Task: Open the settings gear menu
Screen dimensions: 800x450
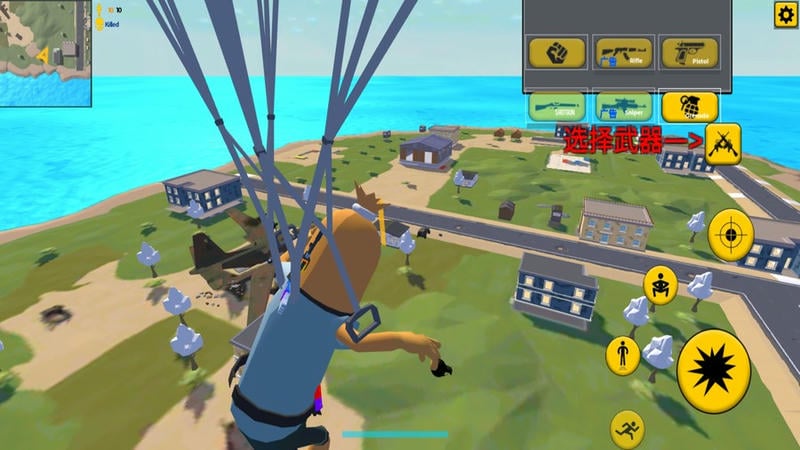Action: pyautogui.click(x=786, y=13)
